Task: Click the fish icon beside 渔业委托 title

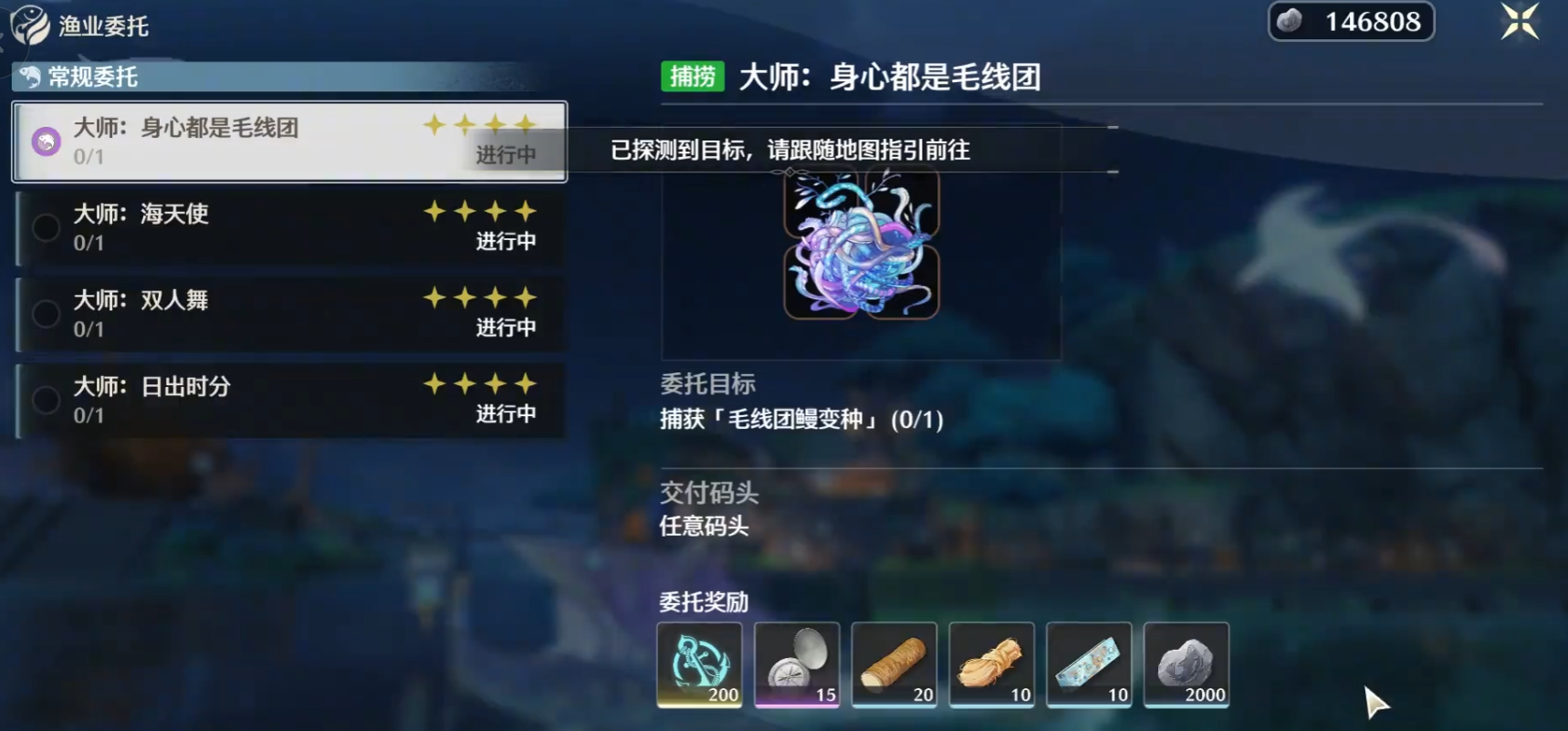Action: [28, 26]
